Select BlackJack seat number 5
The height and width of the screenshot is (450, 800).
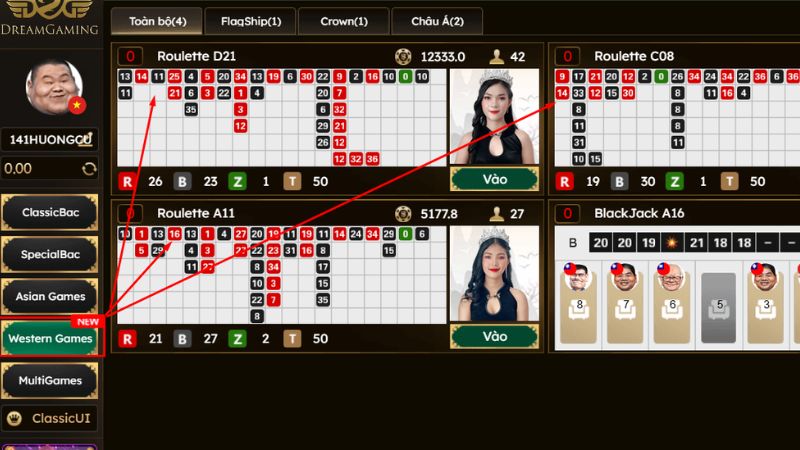[x=717, y=297]
